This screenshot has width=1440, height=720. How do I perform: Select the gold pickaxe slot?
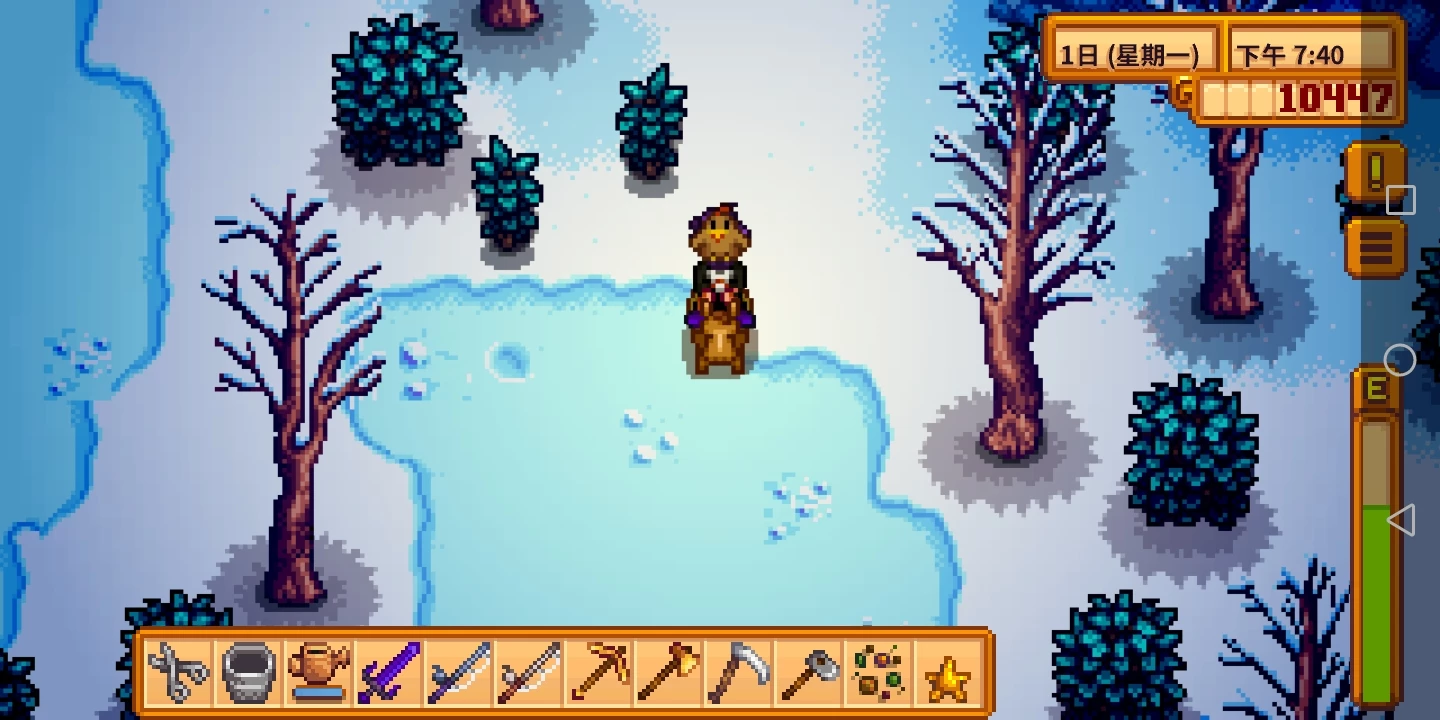pos(599,672)
